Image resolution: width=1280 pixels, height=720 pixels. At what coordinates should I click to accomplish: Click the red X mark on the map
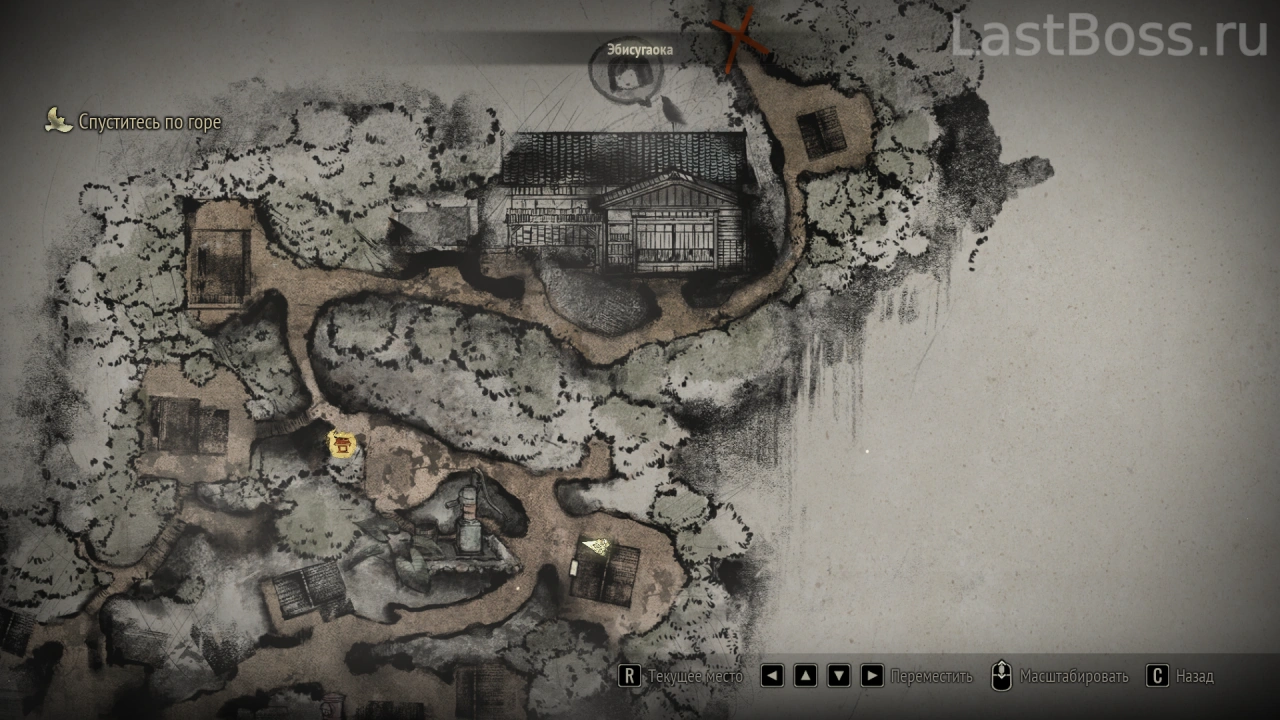[x=739, y=39]
